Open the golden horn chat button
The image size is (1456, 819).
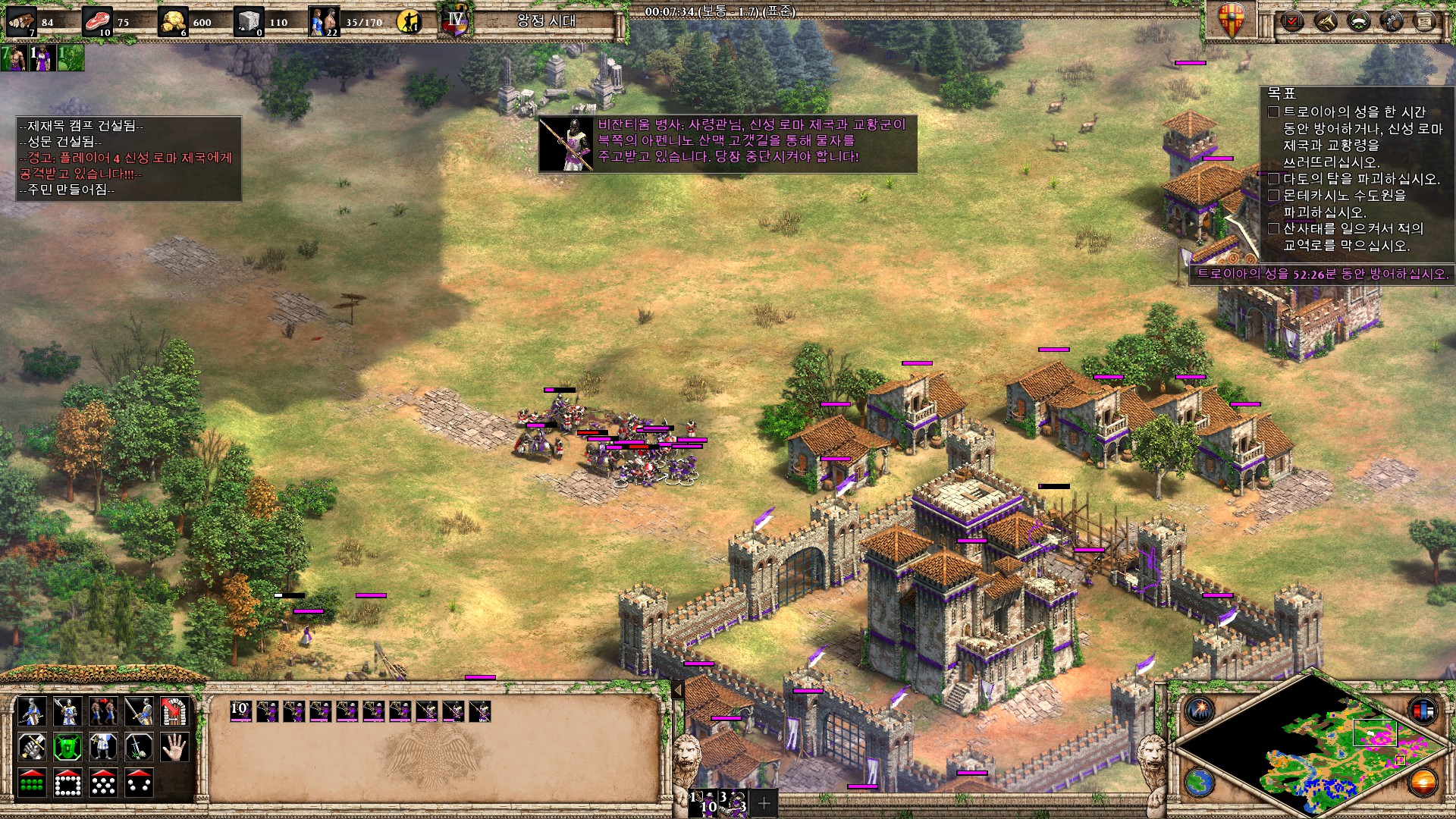pyautogui.click(x=1324, y=21)
